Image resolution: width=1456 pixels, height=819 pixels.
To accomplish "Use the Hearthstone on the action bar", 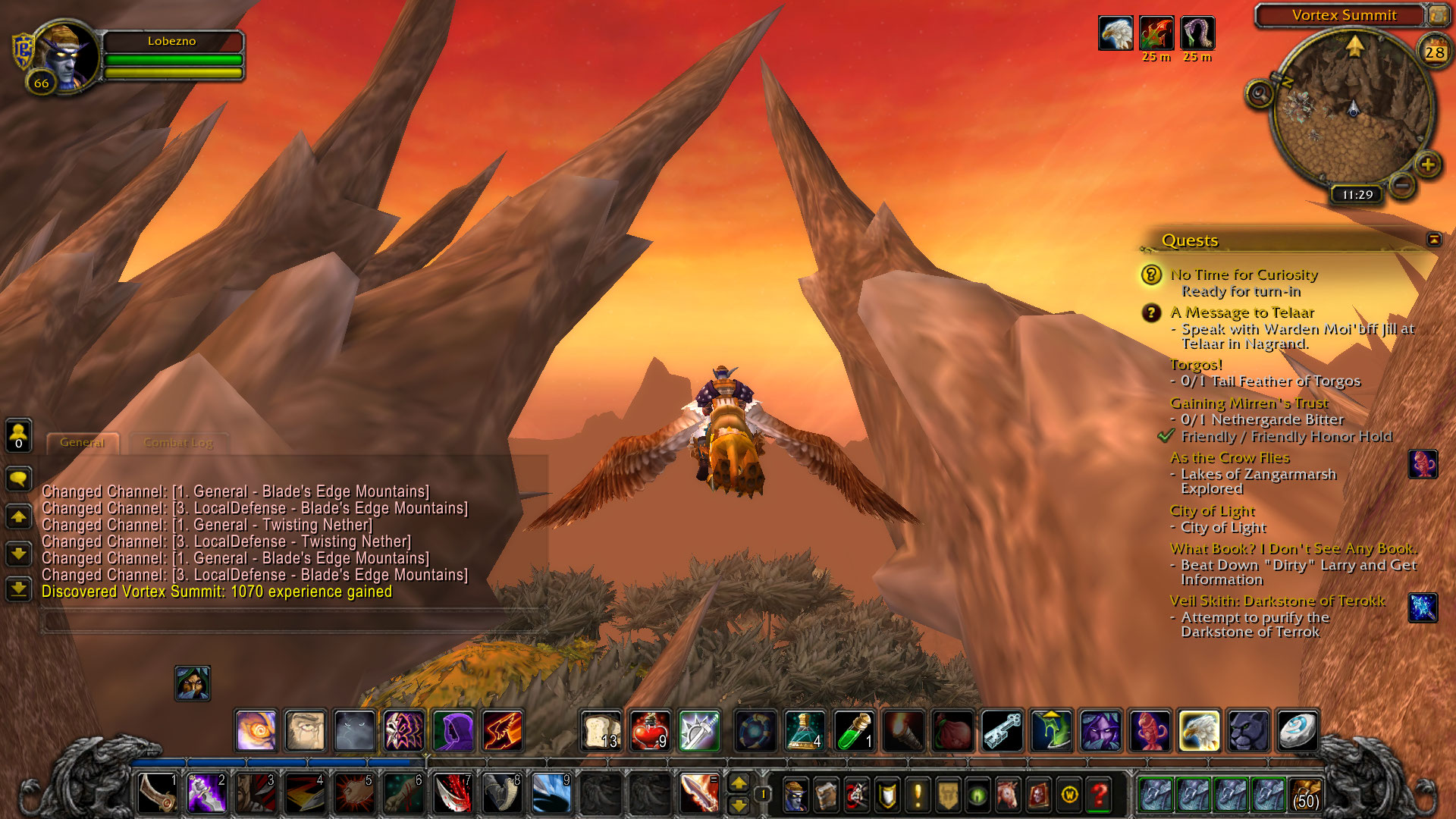I will coord(1297,730).
